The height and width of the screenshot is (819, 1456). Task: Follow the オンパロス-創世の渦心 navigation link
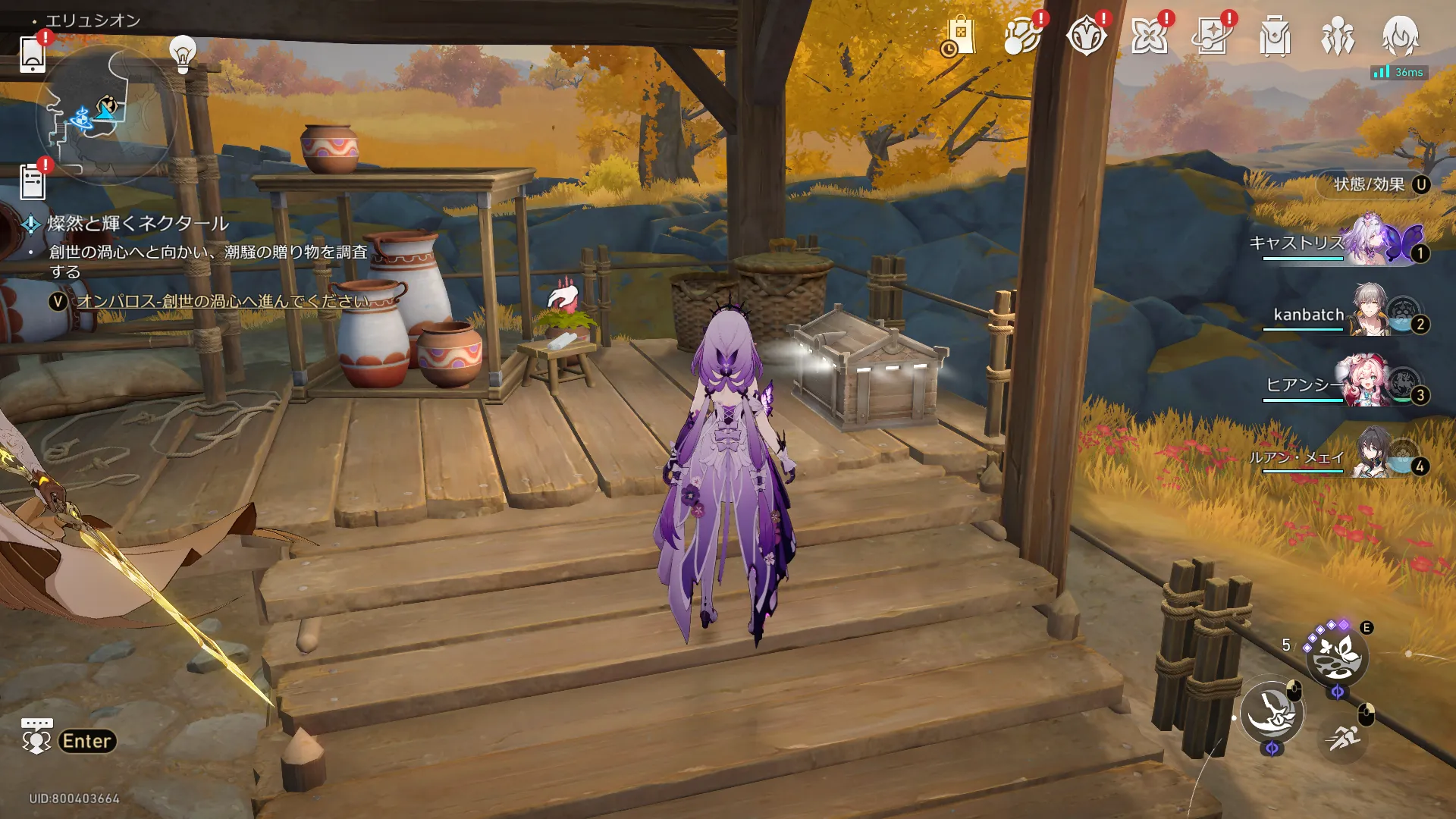point(223,301)
